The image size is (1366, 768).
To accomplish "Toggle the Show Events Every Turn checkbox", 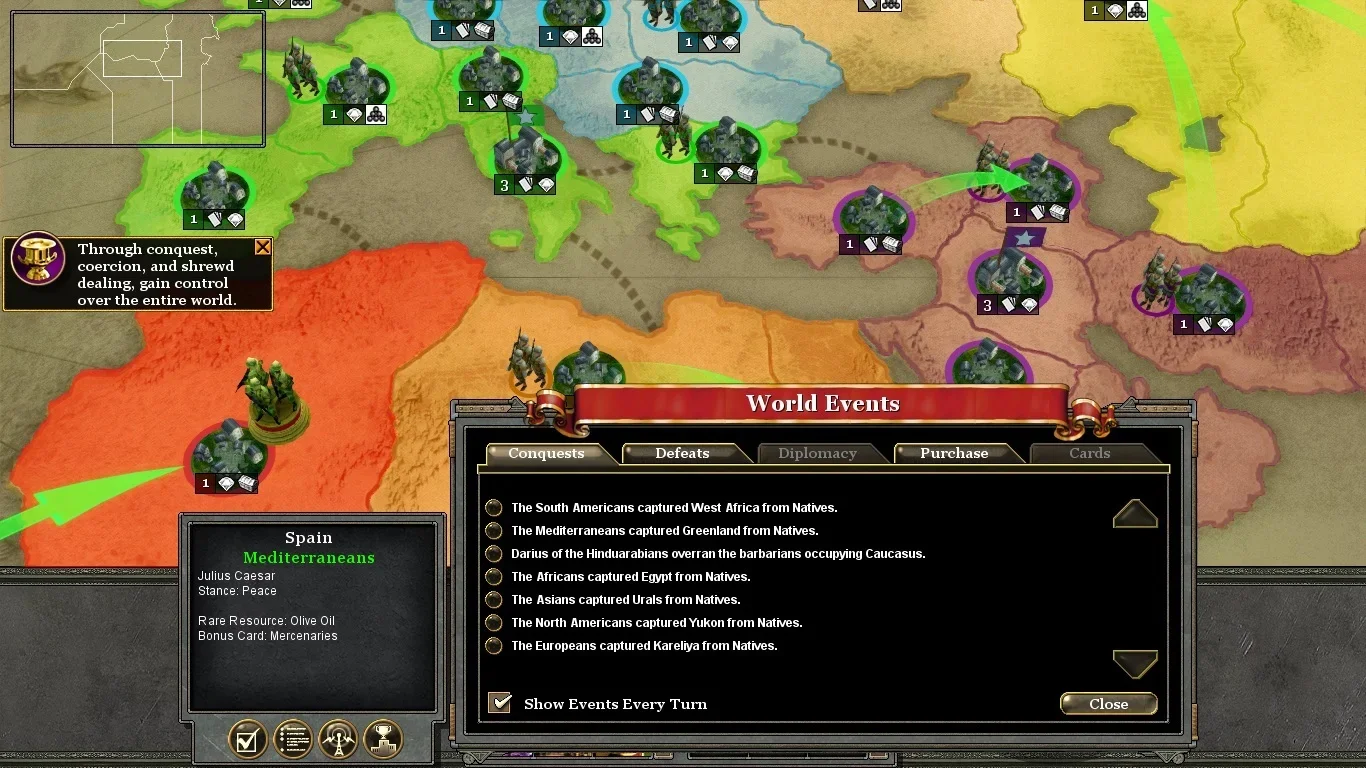I will pos(500,703).
